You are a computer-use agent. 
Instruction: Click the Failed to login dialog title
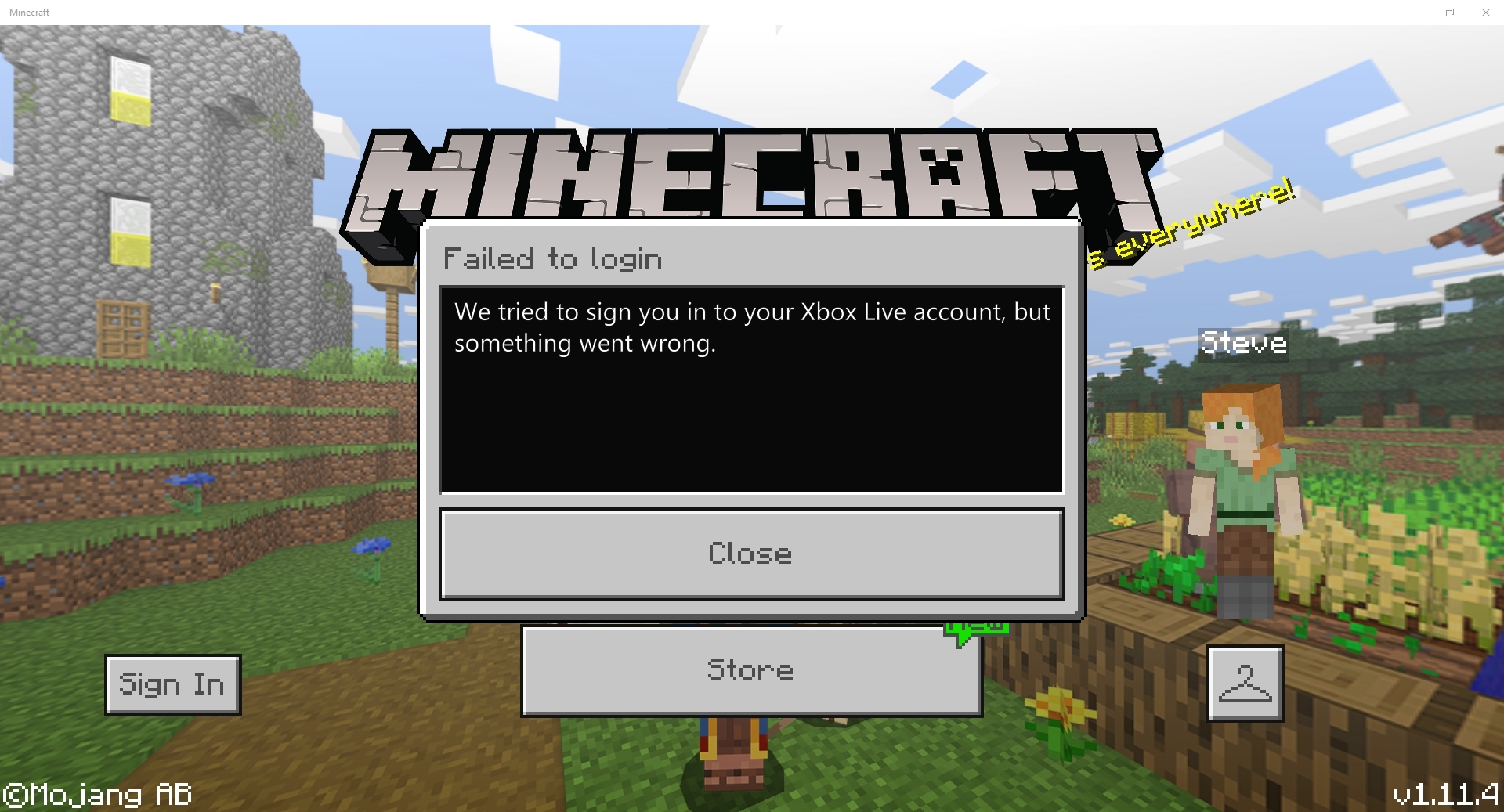coord(553,258)
